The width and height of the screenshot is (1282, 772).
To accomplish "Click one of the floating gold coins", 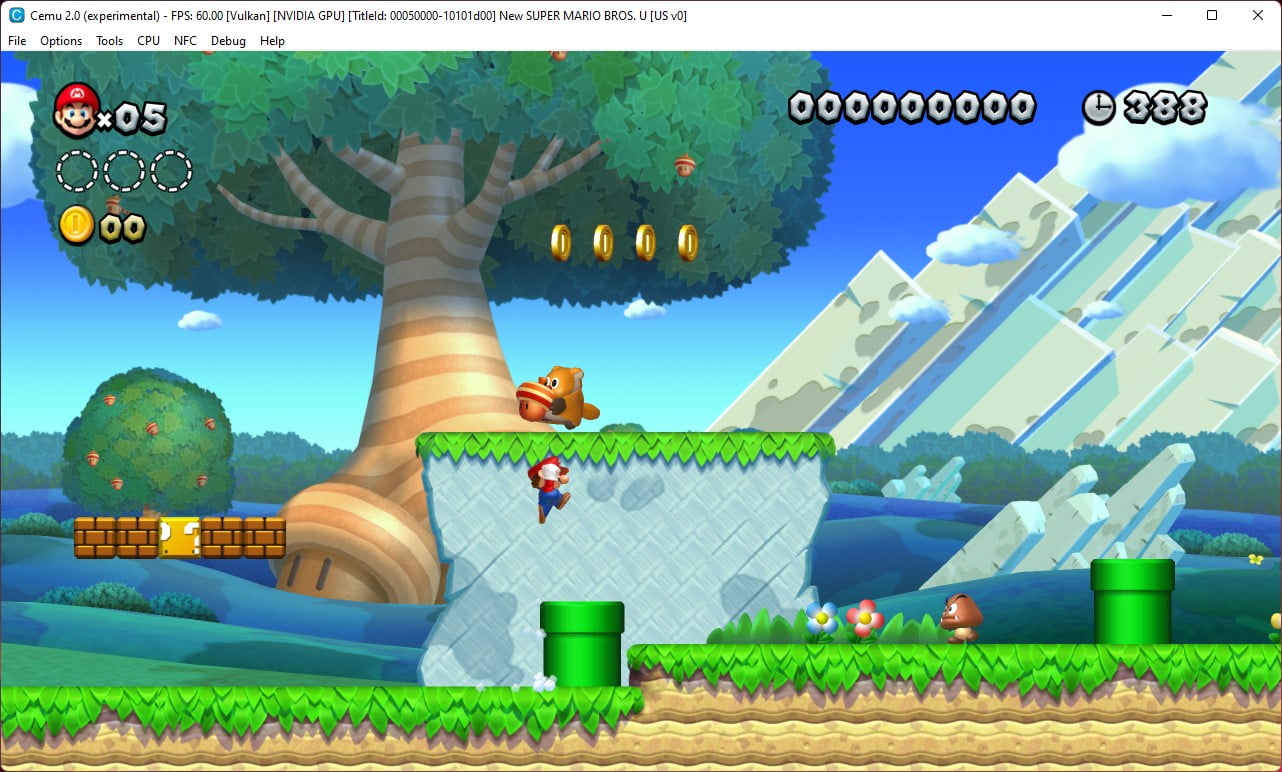I will (563, 241).
